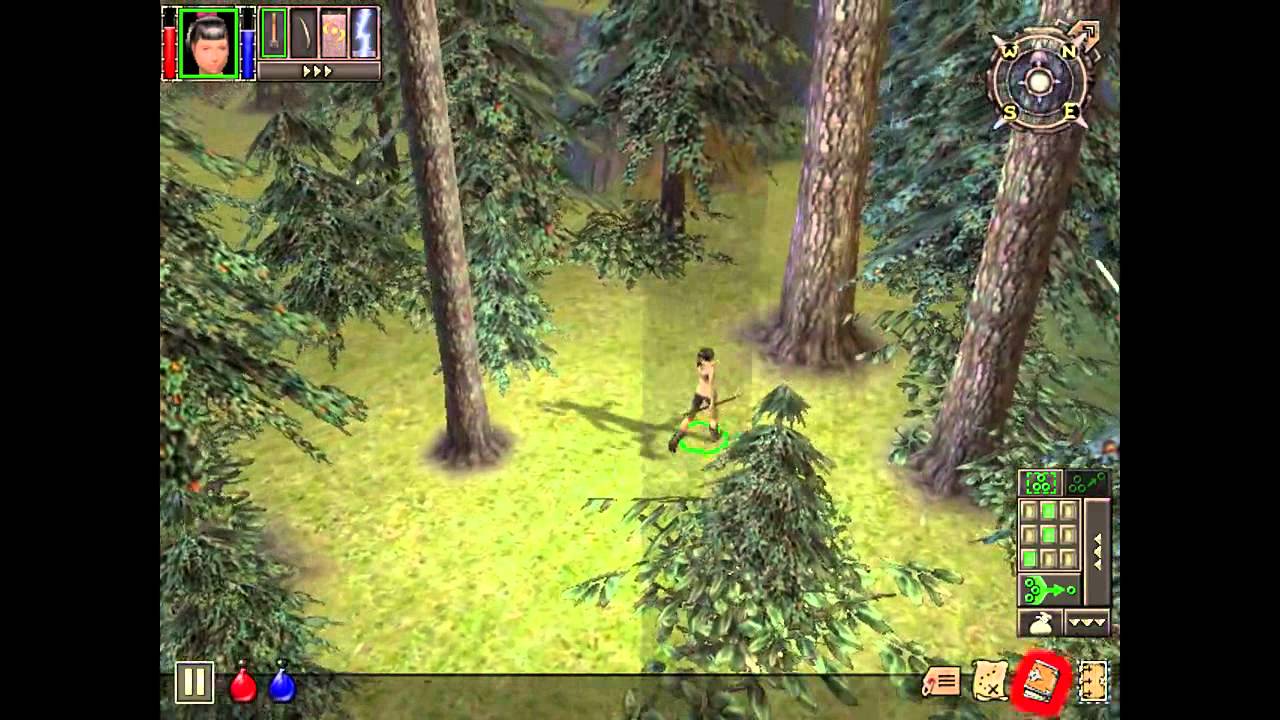
Task: Expand the weapon bar with triple arrows
Action: [317, 70]
